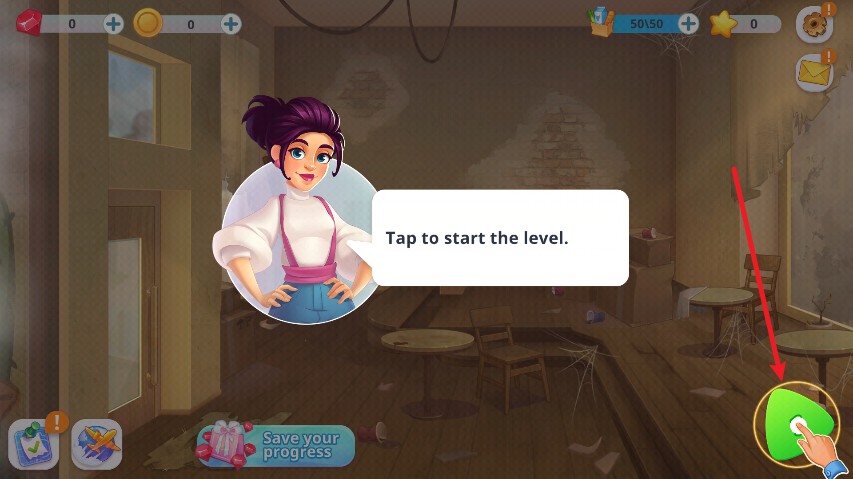Screen dimensions: 853x479
Task: Open the clipboard tasks checklist
Action: (x=34, y=444)
